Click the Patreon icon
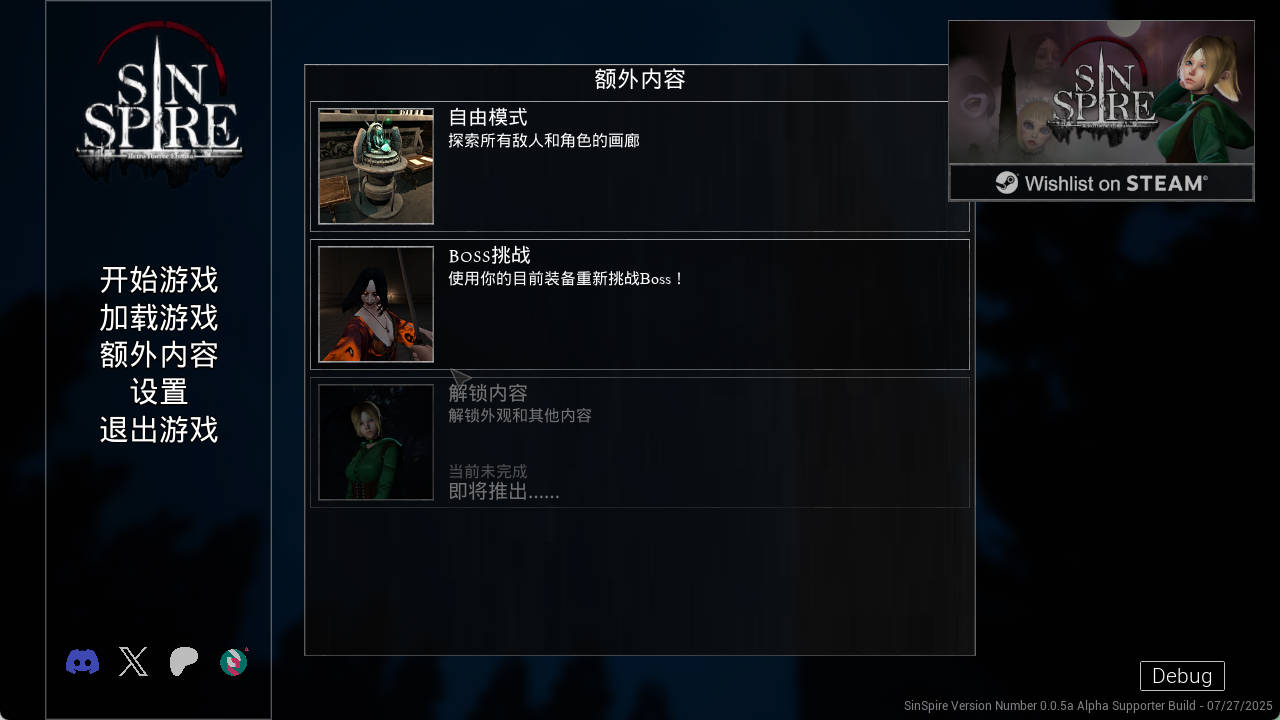This screenshot has height=720, width=1280. (x=182, y=661)
